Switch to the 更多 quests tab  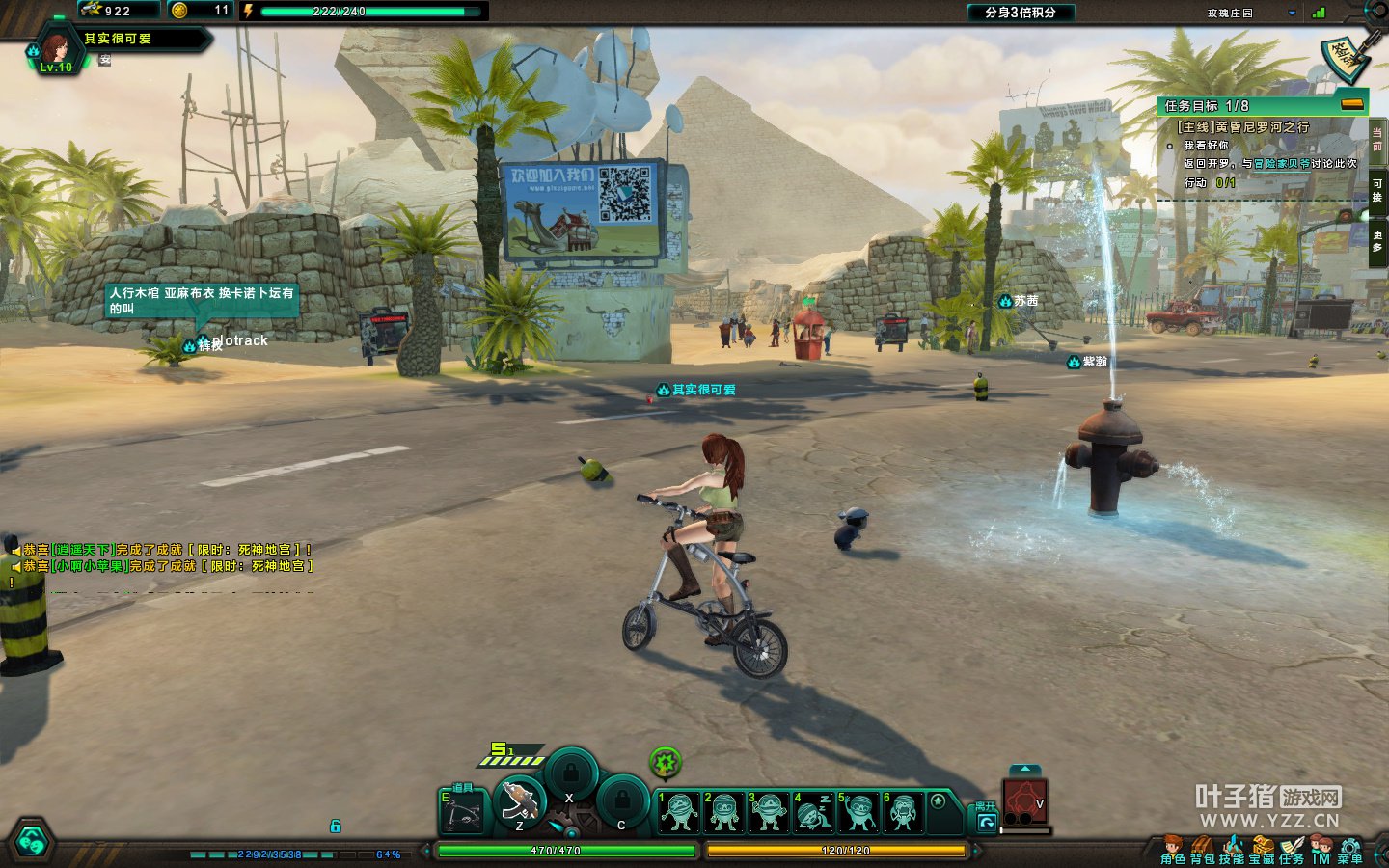(1377, 240)
